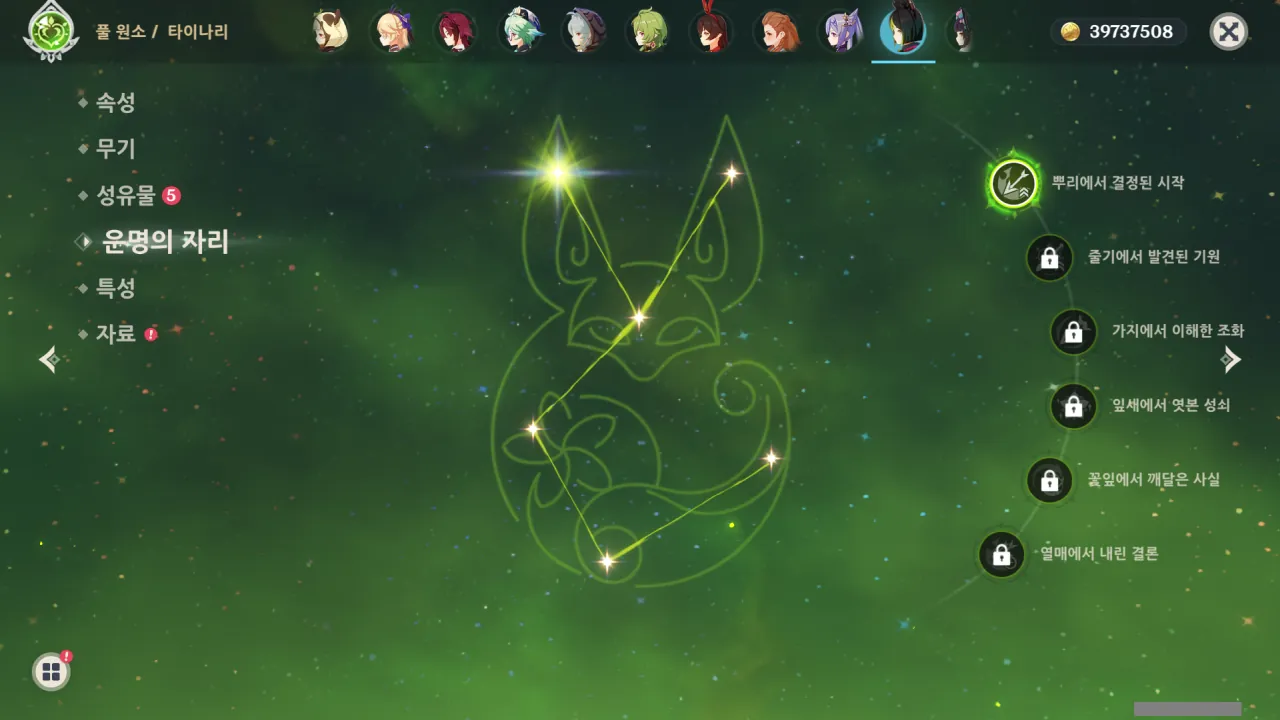Open the four-square grid menu button

point(51,671)
